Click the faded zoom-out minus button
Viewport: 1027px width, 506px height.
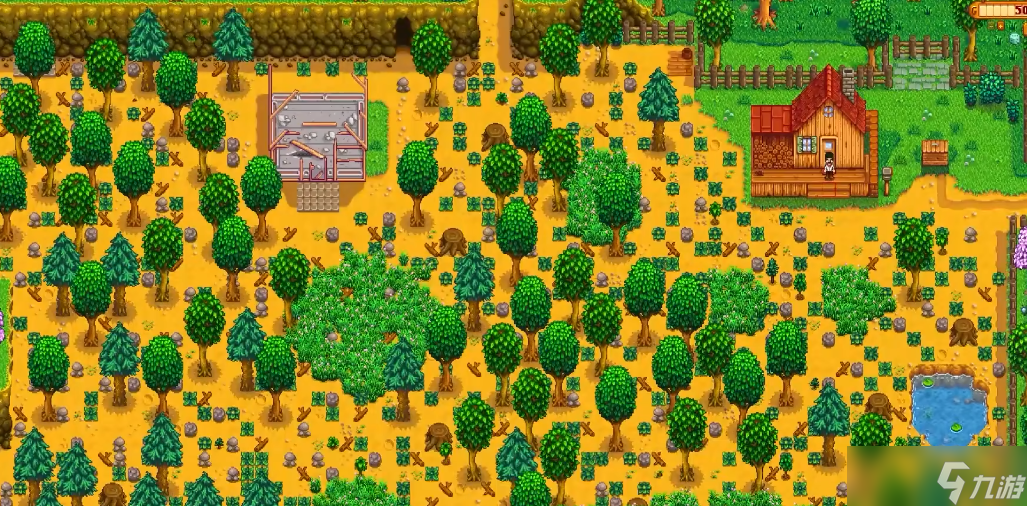[x=991, y=26]
